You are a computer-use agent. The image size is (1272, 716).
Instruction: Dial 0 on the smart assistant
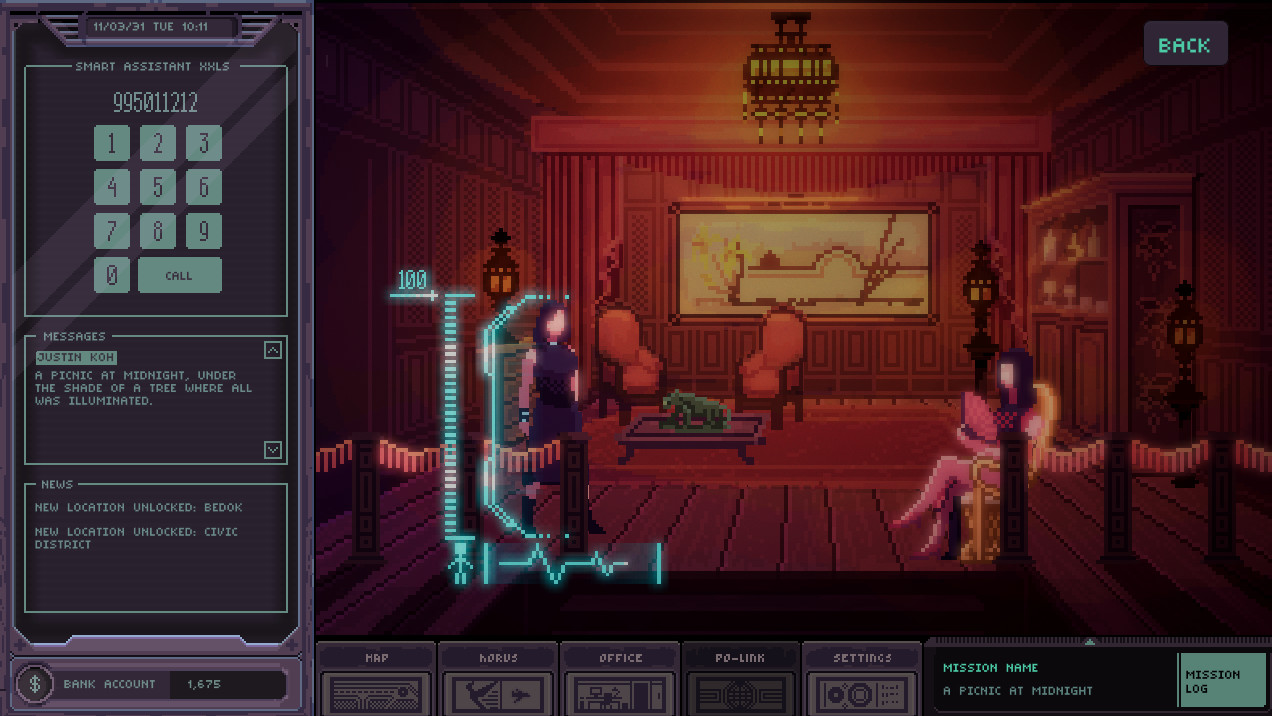point(112,275)
